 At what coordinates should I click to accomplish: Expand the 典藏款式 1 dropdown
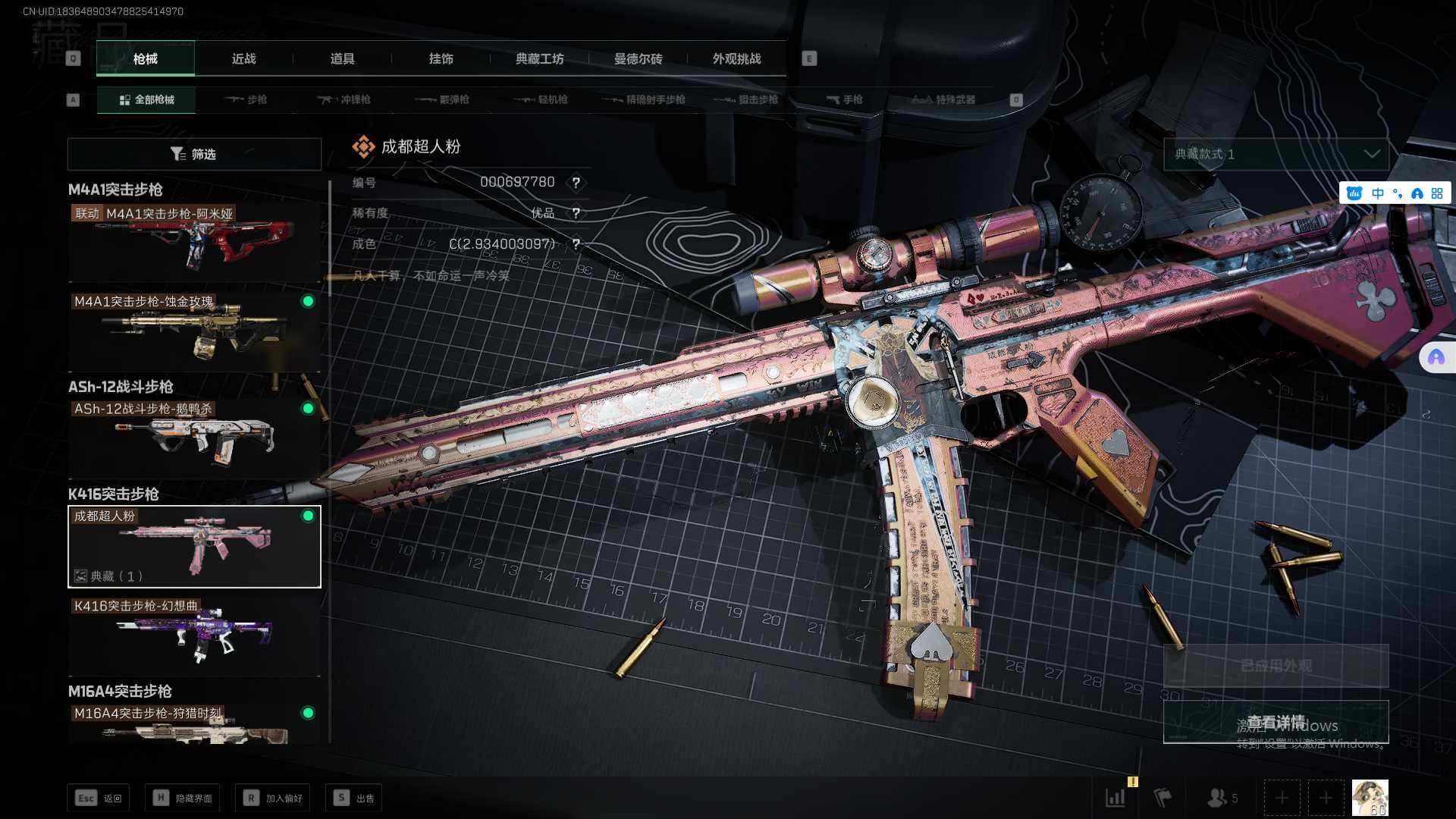point(1276,154)
